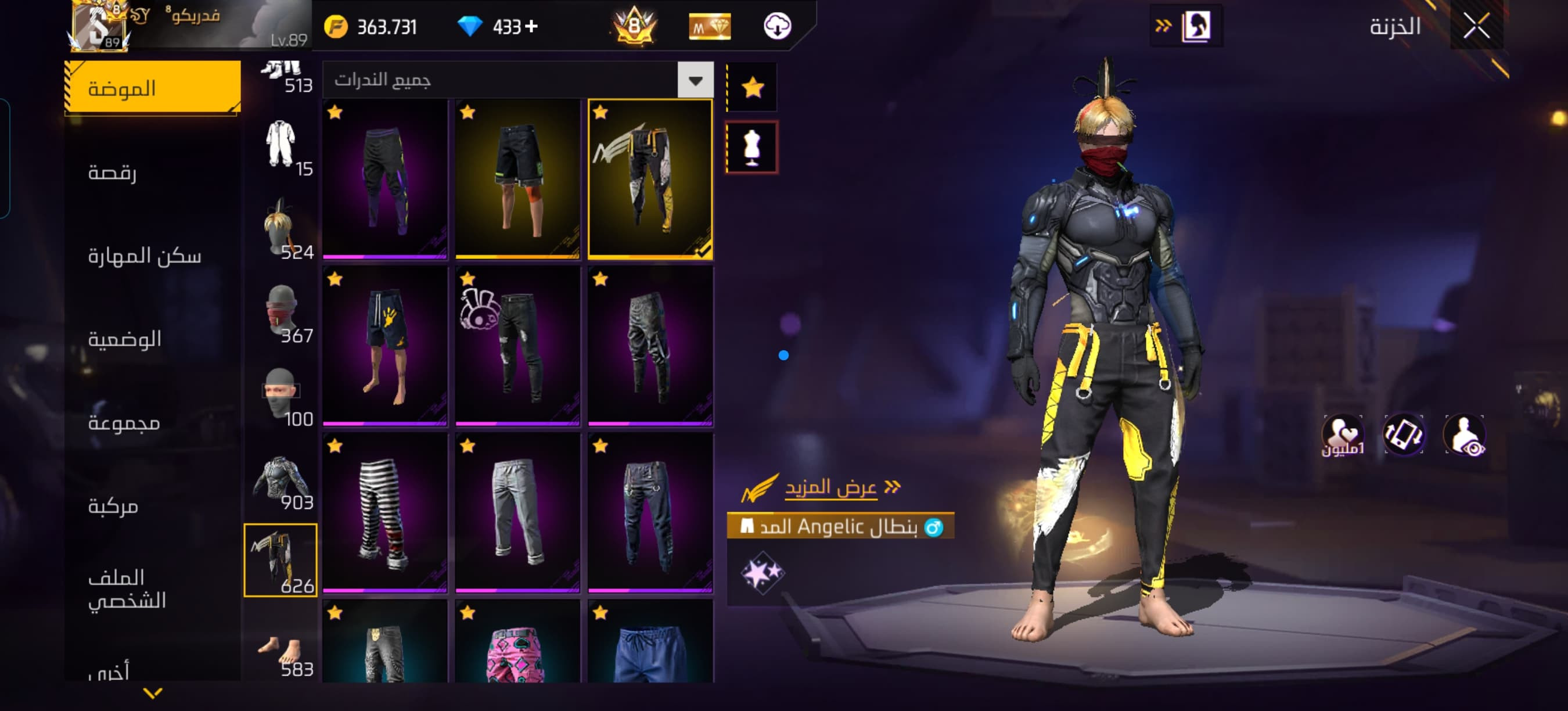Open the جميع الندرات rarity dropdown

[x=695, y=80]
